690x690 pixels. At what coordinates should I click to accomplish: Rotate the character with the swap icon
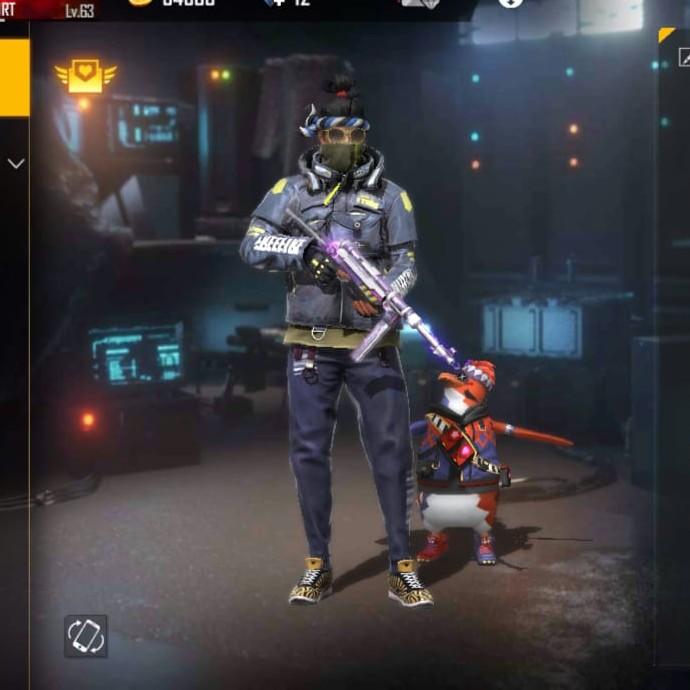86,636
